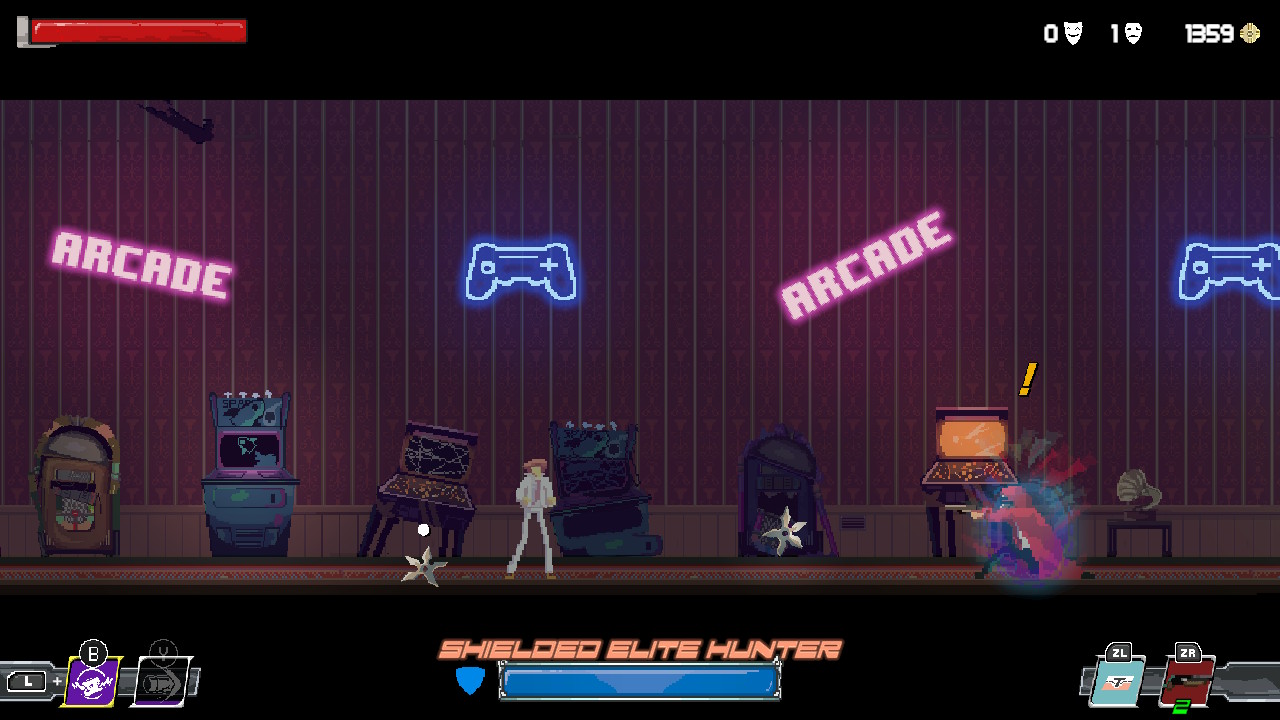Select the empty Y ability card slot
Screen dimensions: 1280x720
(163, 683)
